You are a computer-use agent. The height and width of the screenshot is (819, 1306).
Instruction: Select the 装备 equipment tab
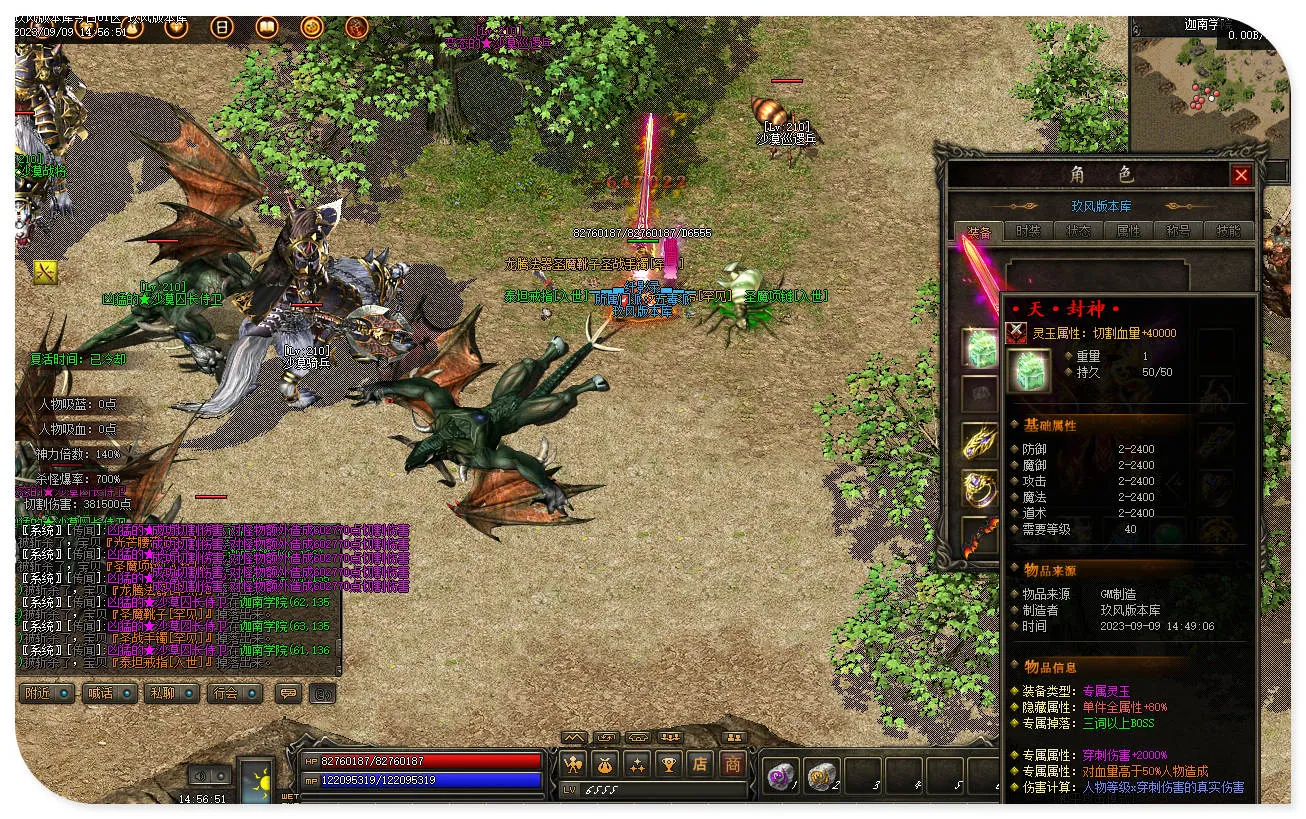pos(978,231)
